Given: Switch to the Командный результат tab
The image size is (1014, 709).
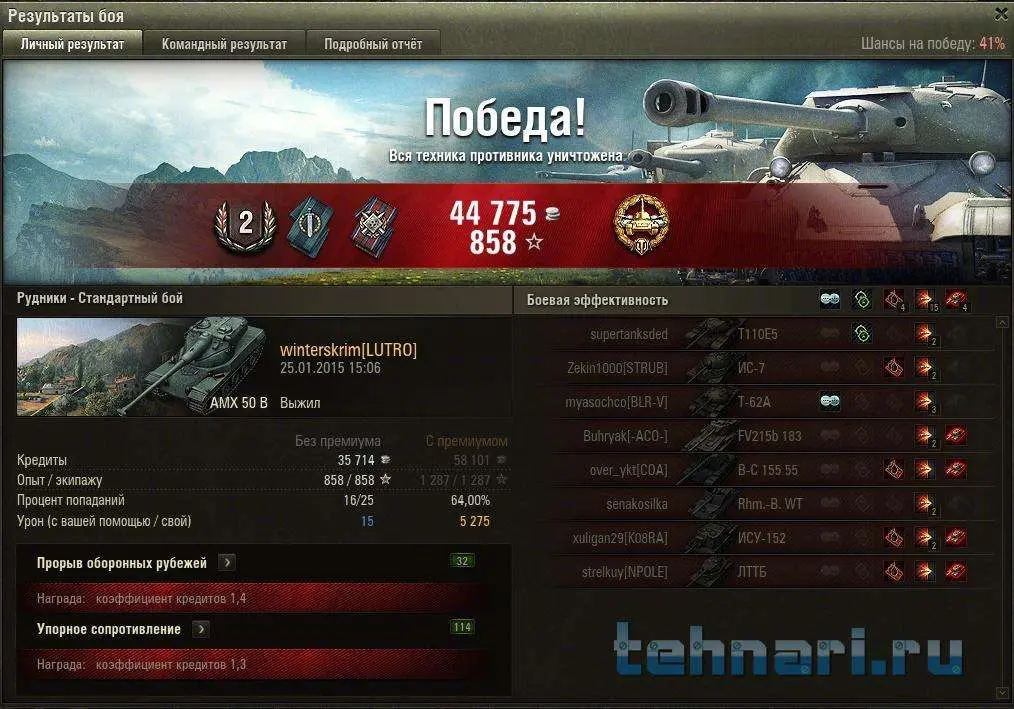Looking at the screenshot, I should [224, 44].
